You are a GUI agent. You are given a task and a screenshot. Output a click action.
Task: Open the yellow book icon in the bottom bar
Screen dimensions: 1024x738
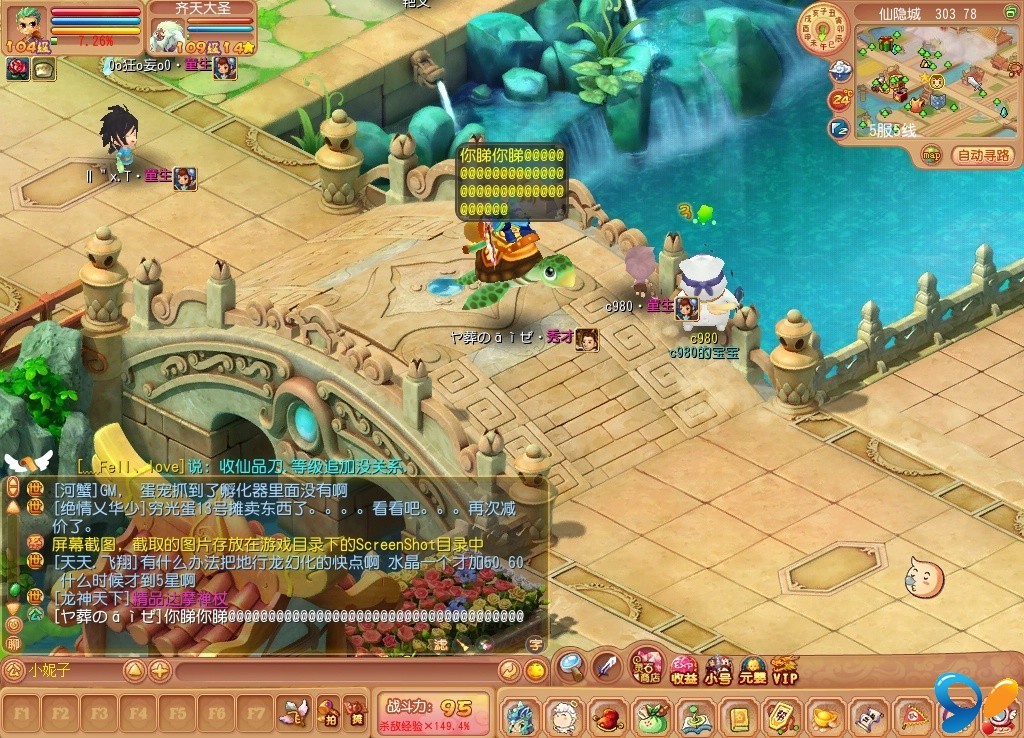(x=737, y=716)
